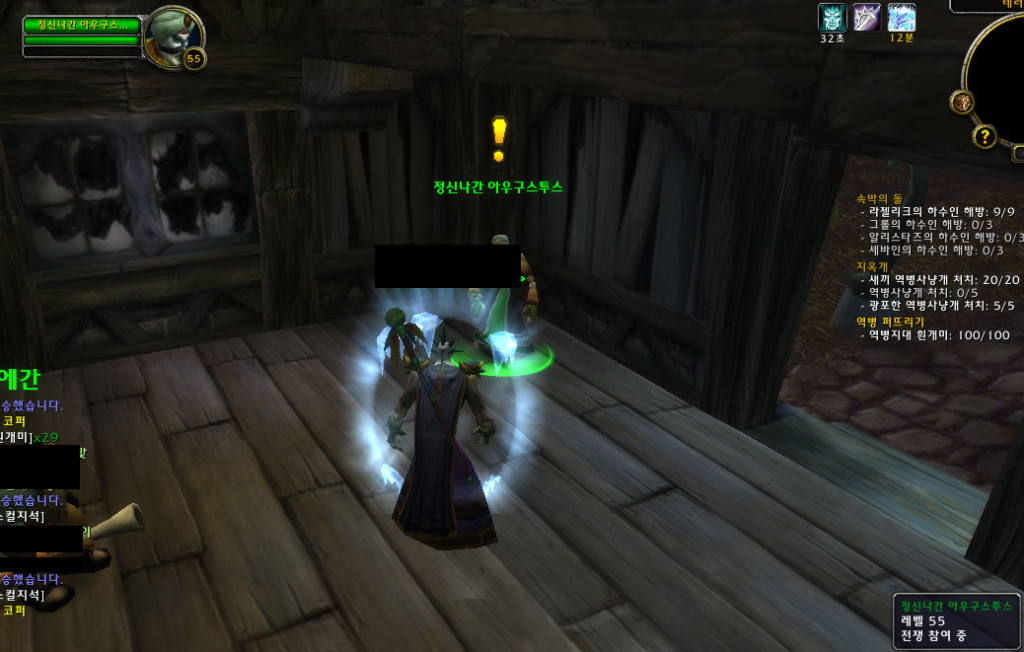
Task: Click the spiked mace buff icon
Action: (x=866, y=17)
